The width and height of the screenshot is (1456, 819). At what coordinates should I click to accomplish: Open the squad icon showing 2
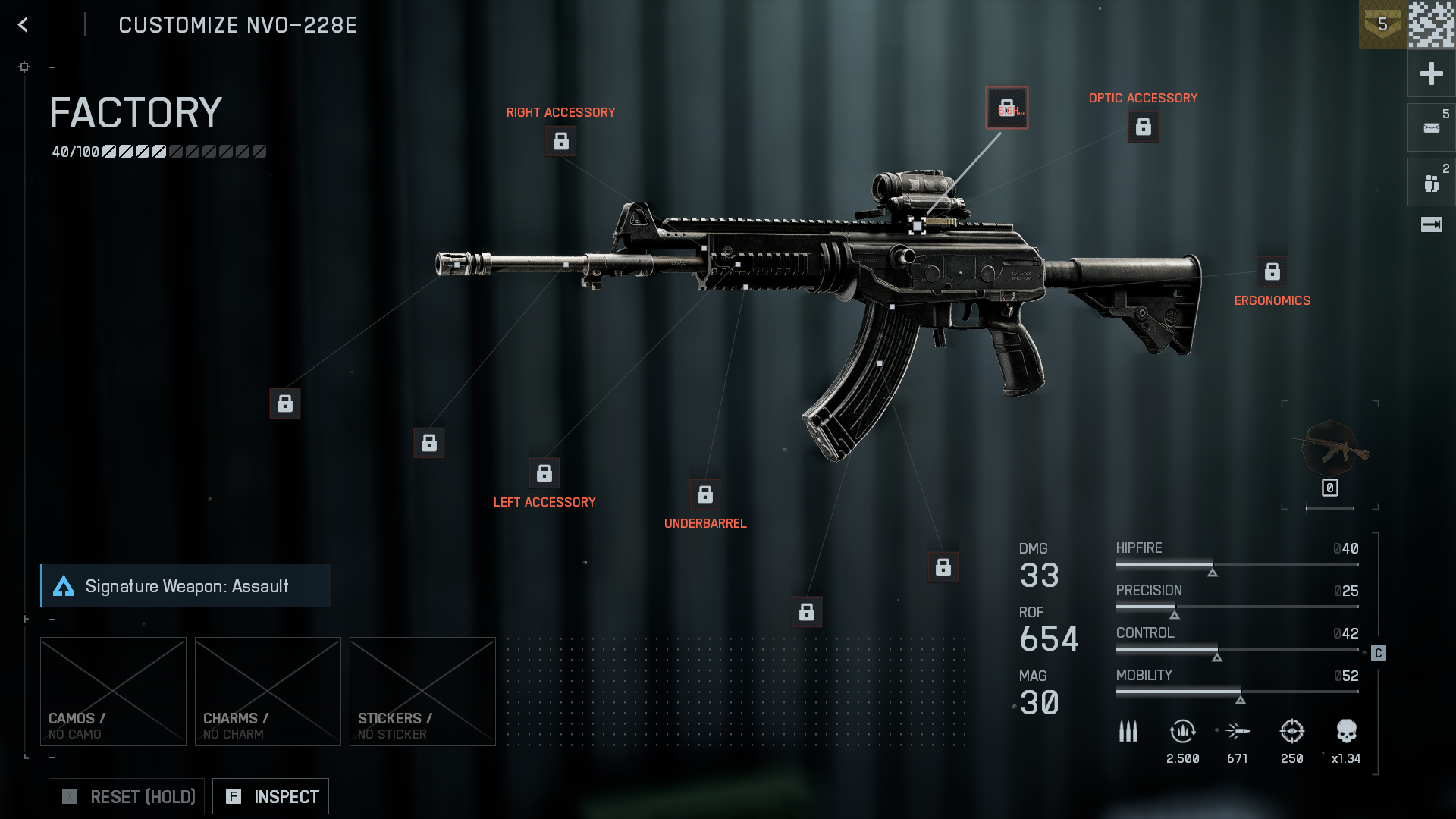coord(1431,183)
